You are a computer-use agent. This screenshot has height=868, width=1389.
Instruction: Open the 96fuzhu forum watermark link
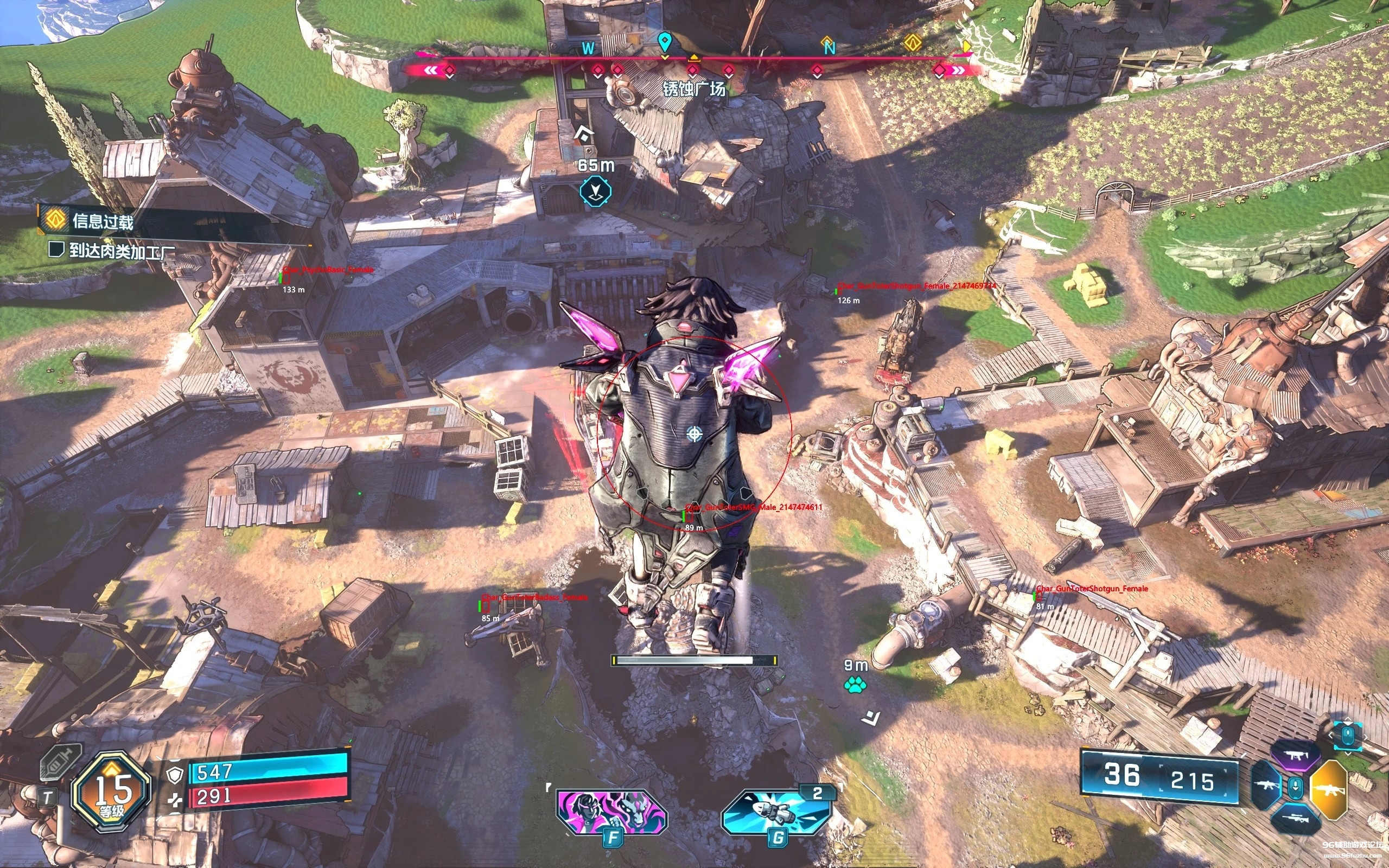coord(1352,848)
